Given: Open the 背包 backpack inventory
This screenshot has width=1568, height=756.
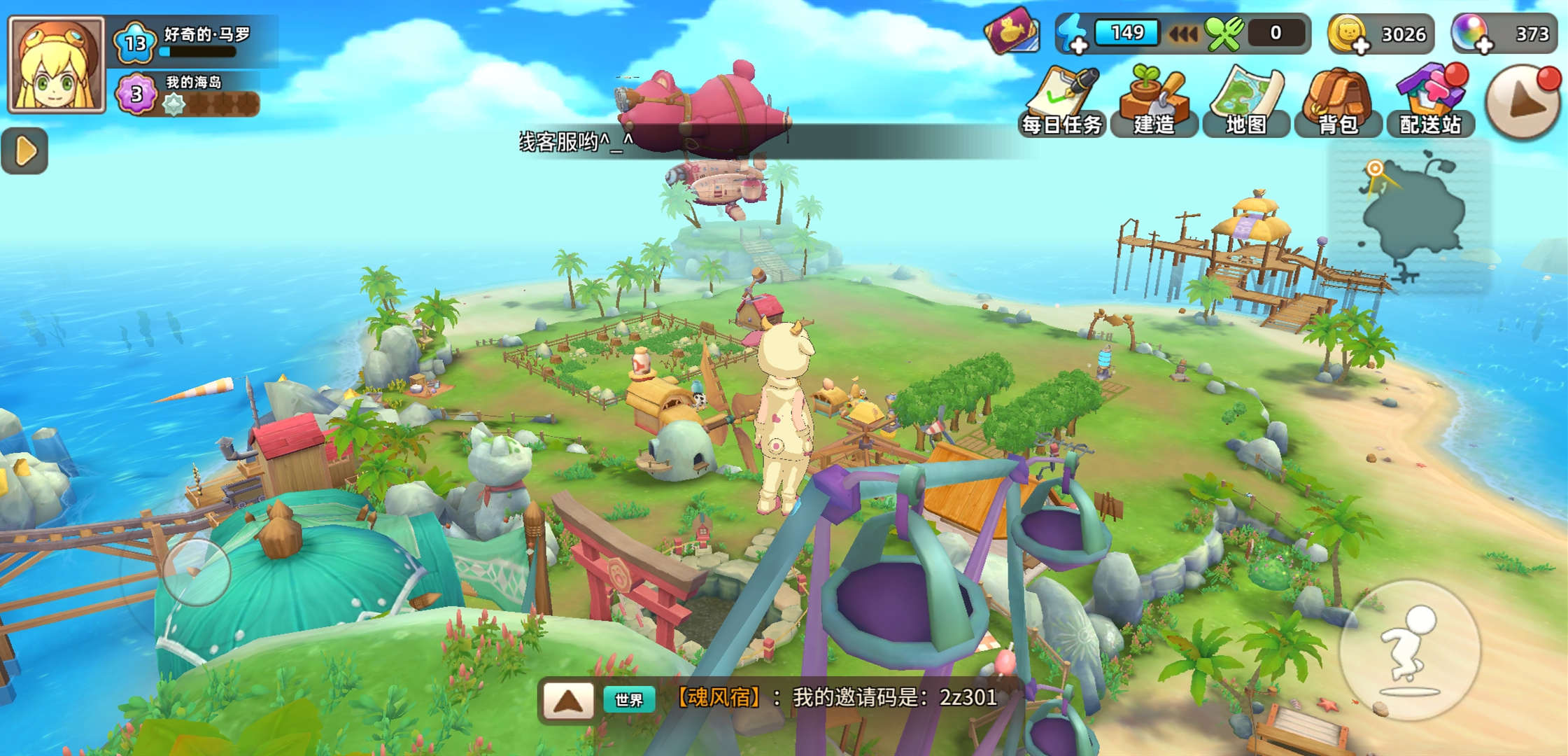Looking at the screenshot, I should pyautogui.click(x=1338, y=101).
